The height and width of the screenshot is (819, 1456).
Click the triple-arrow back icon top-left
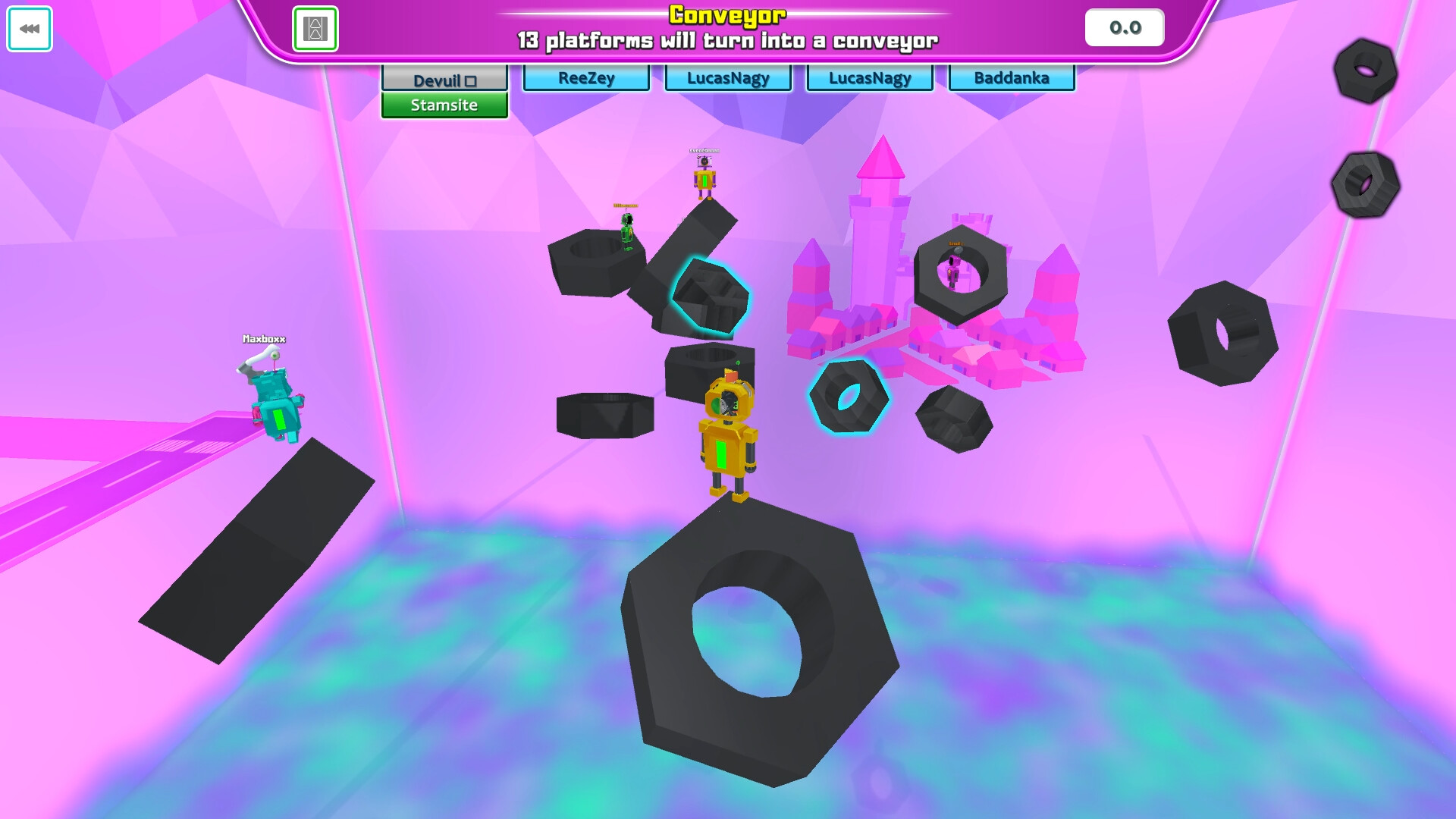coord(29,30)
